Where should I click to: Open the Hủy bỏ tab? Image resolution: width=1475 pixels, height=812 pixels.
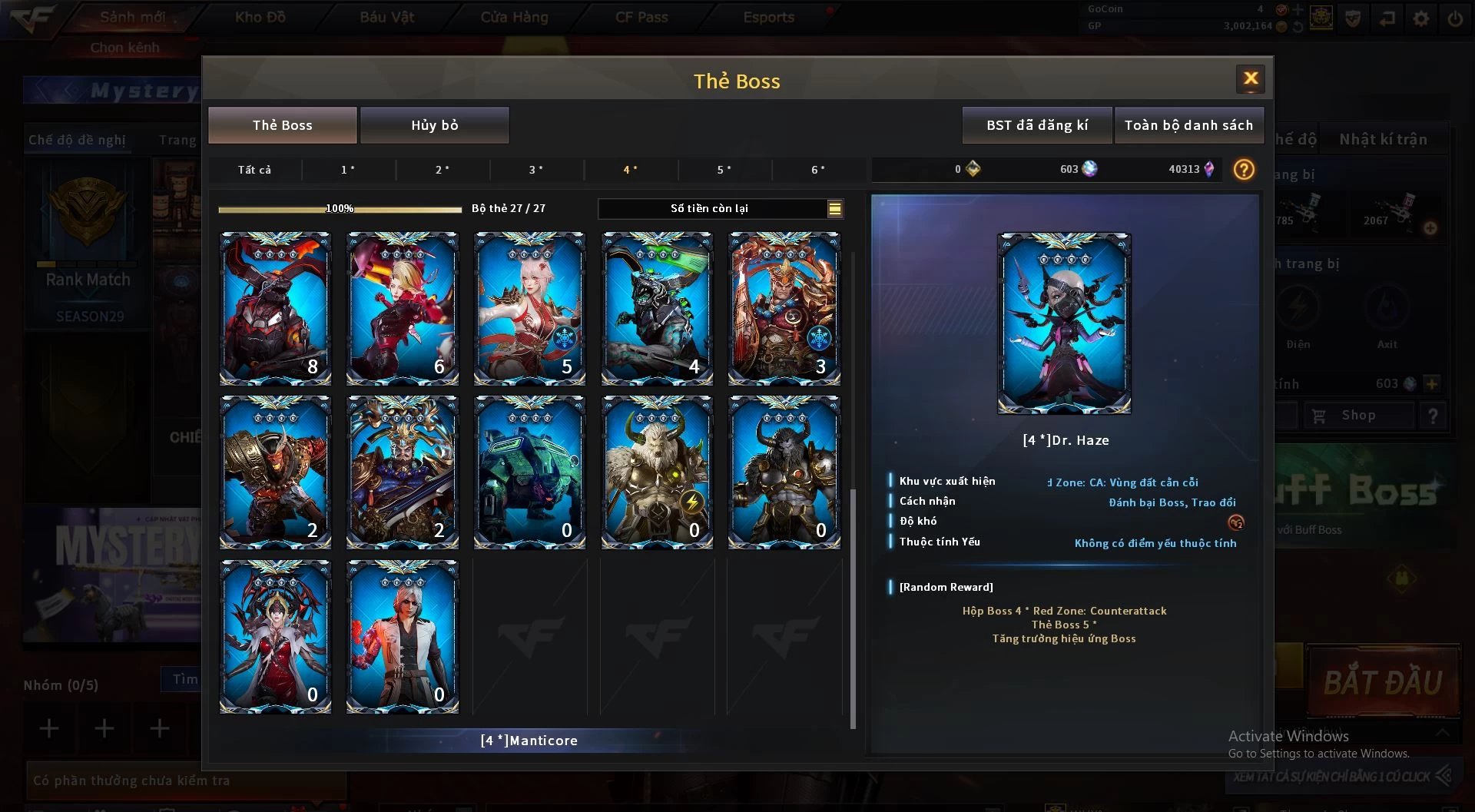tap(434, 125)
